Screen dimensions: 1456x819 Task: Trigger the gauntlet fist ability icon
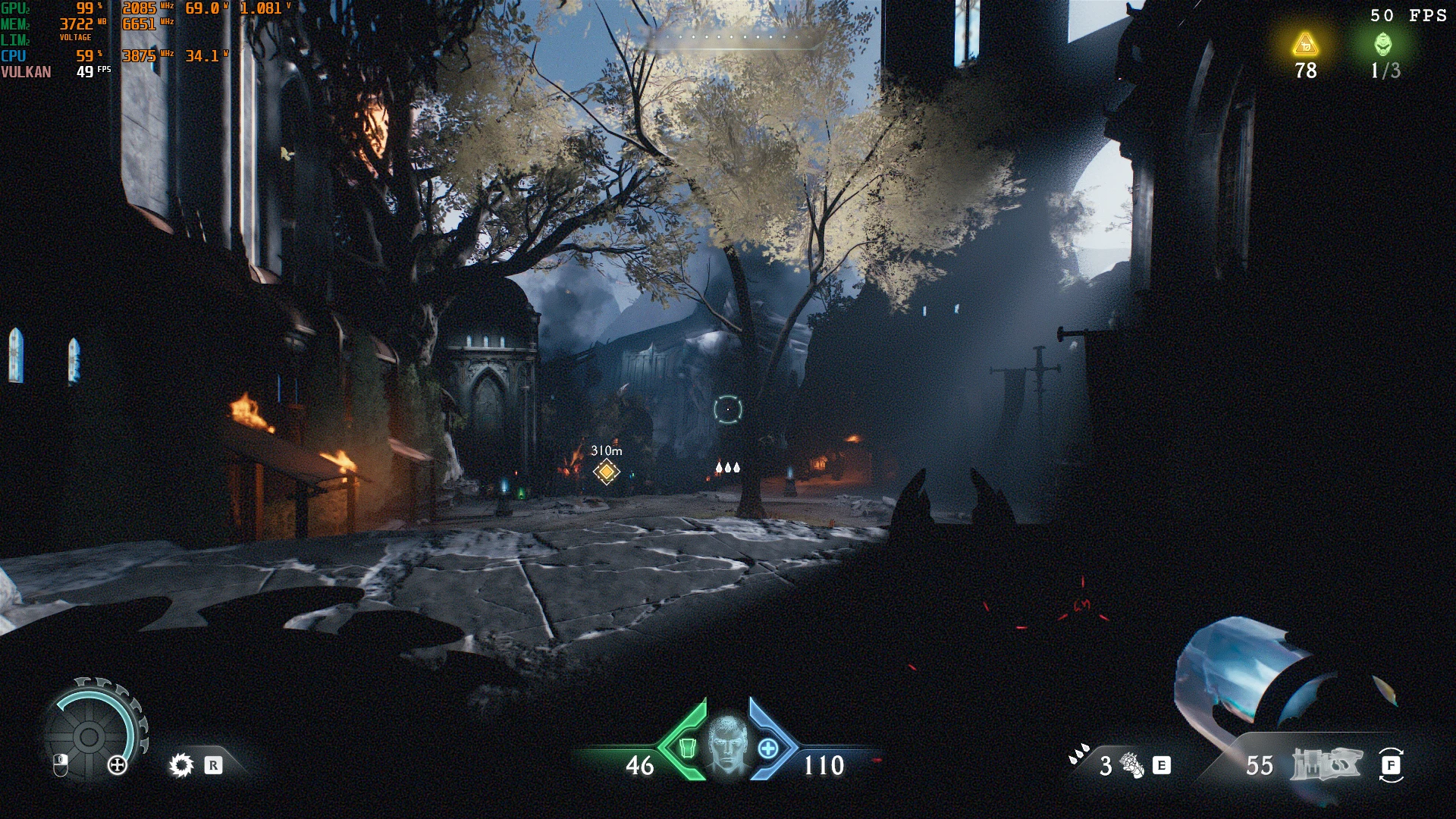[x=1131, y=765]
